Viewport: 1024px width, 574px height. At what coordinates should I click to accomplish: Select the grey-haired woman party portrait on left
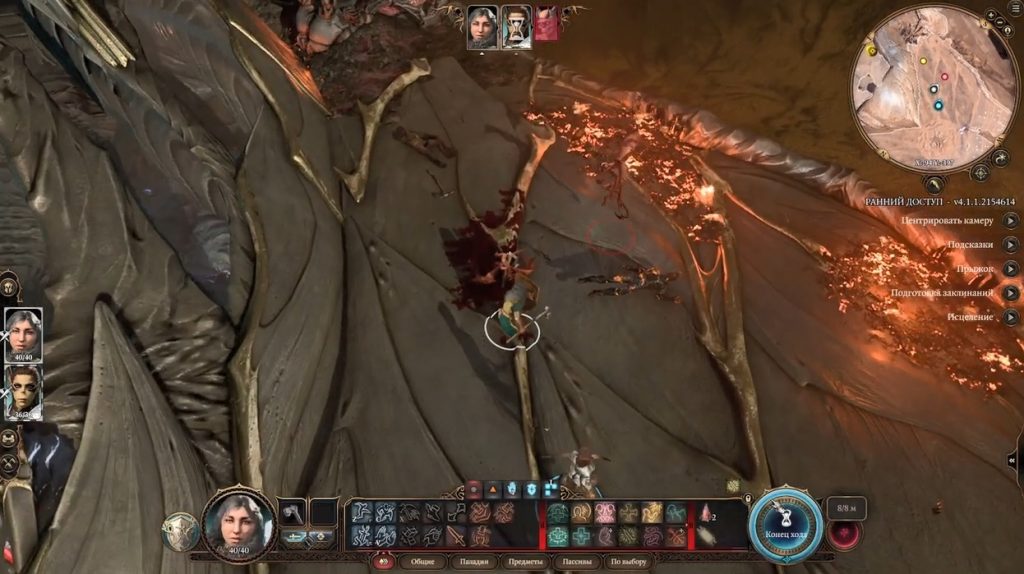tap(23, 331)
